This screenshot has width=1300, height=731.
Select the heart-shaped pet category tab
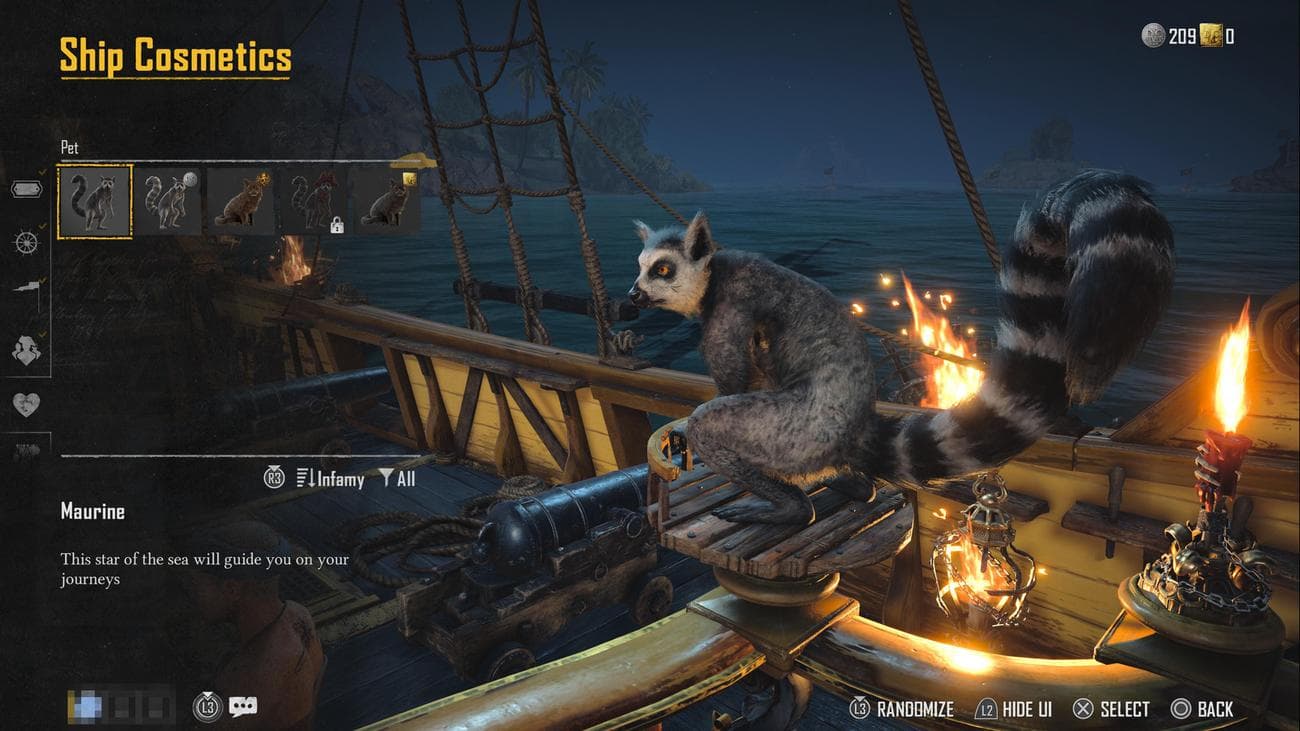[27, 404]
